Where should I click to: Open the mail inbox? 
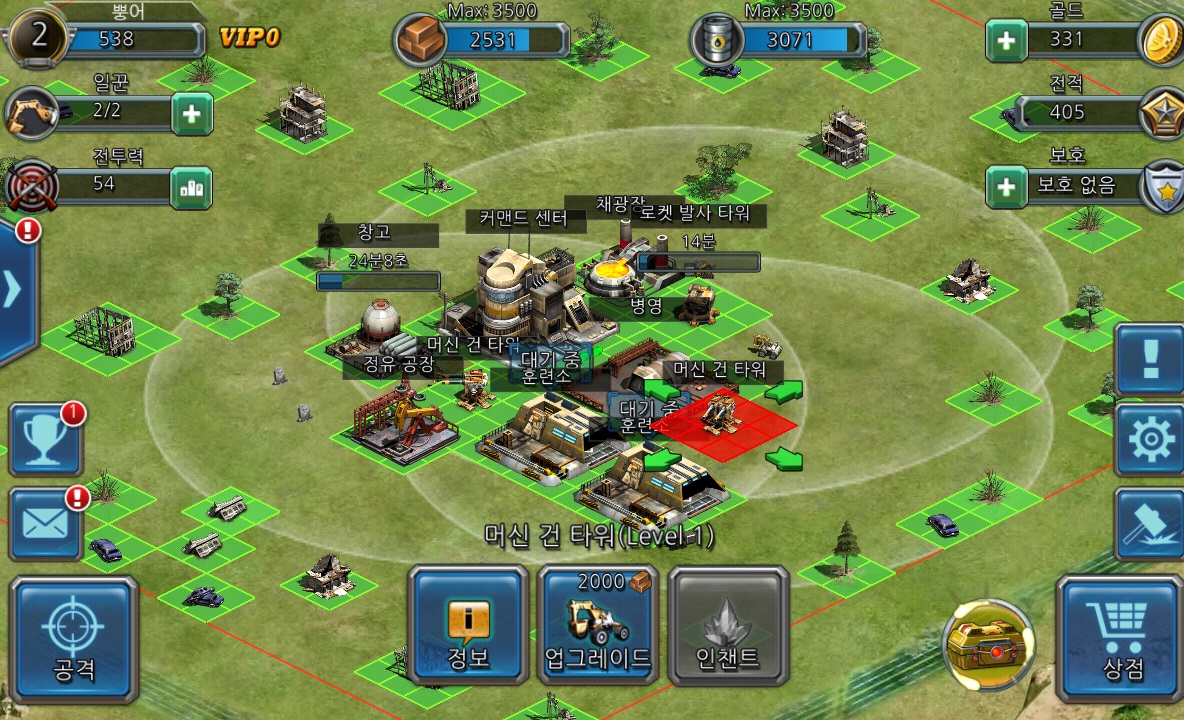pyautogui.click(x=45, y=523)
